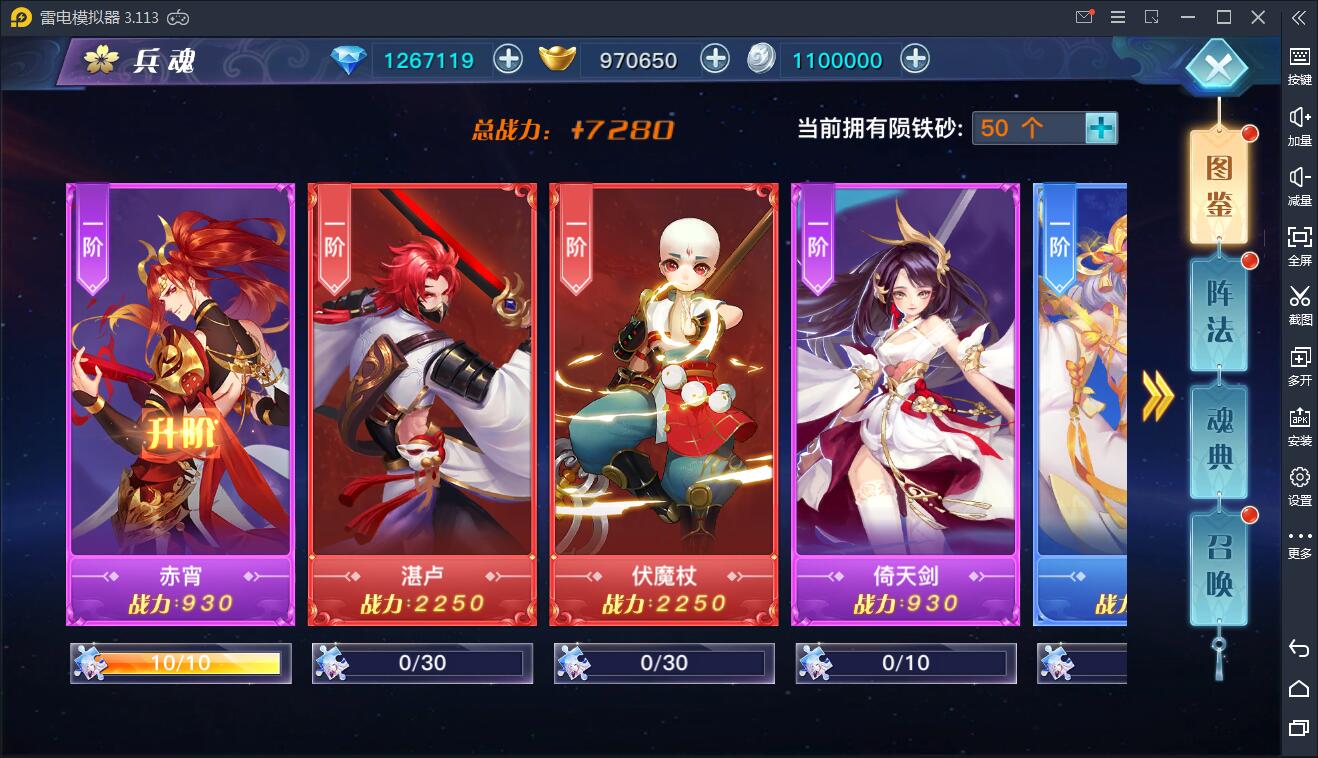Open the emulator hamburger menu
The height and width of the screenshot is (758, 1318).
[x=1117, y=17]
